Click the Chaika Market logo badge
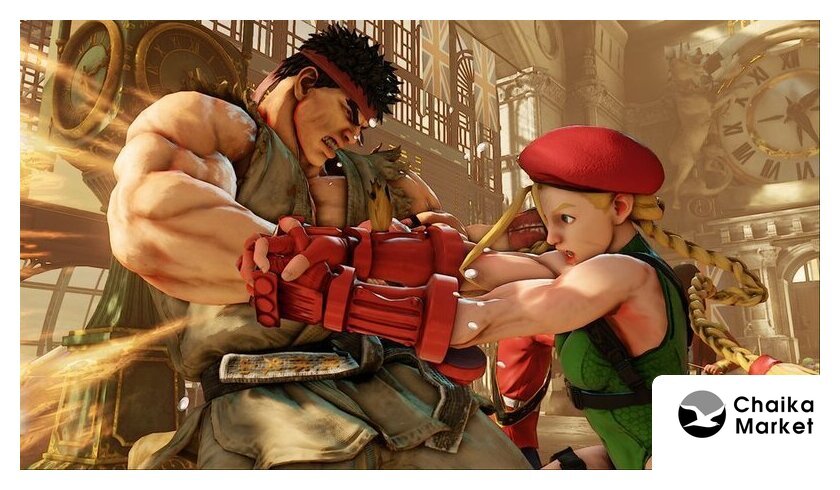 point(745,415)
